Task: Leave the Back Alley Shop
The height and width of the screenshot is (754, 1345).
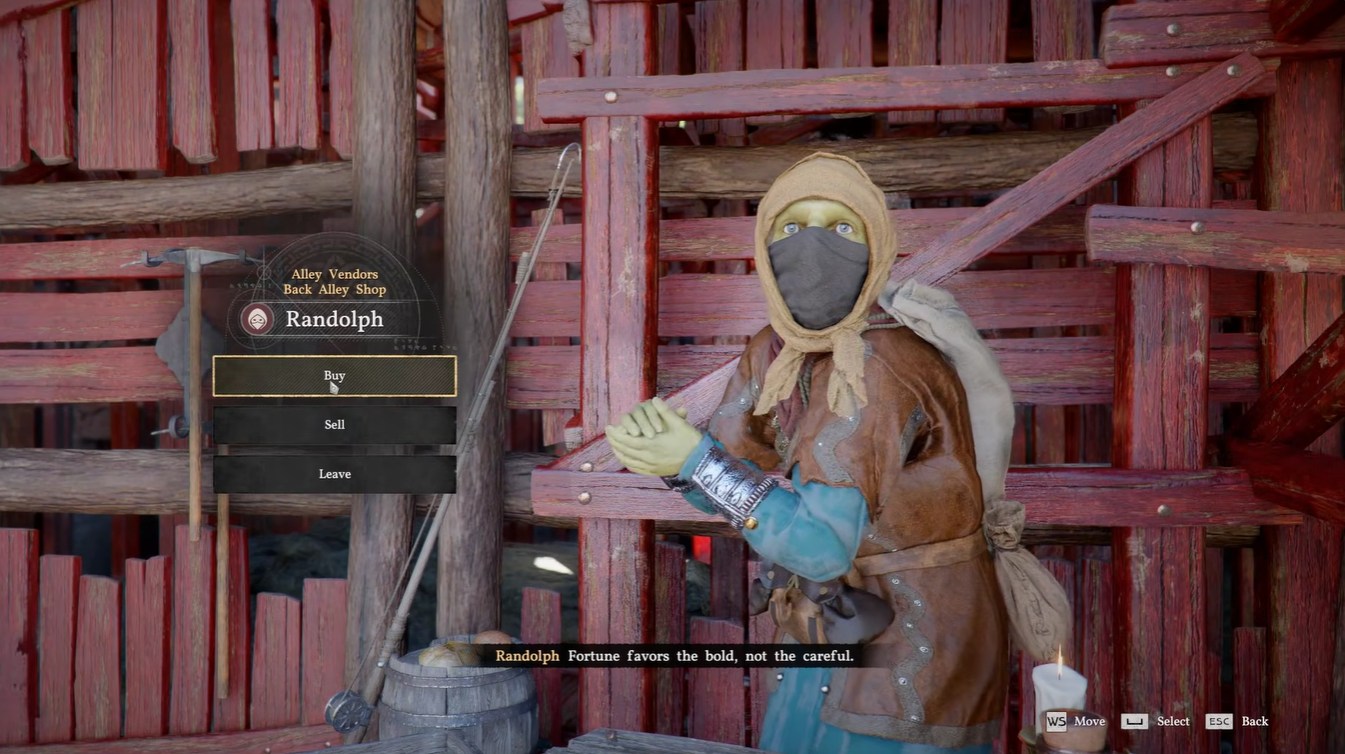Action: tap(334, 474)
